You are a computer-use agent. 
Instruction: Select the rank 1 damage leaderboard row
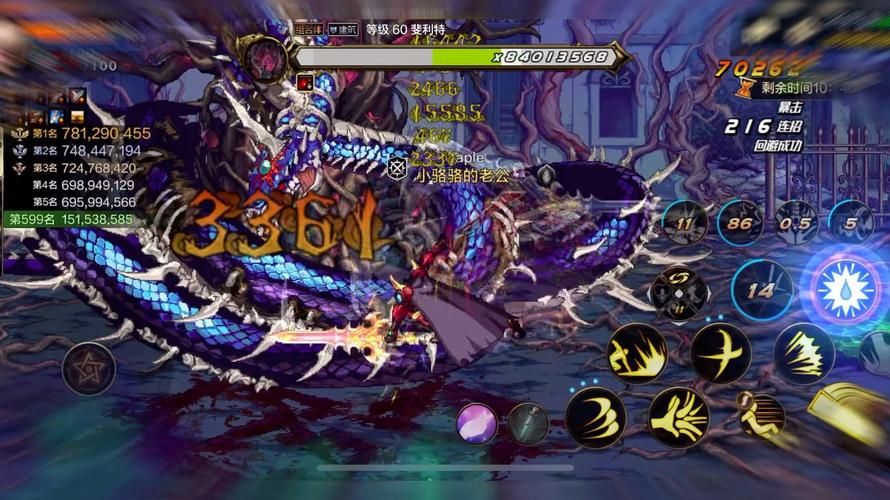click(x=80, y=133)
